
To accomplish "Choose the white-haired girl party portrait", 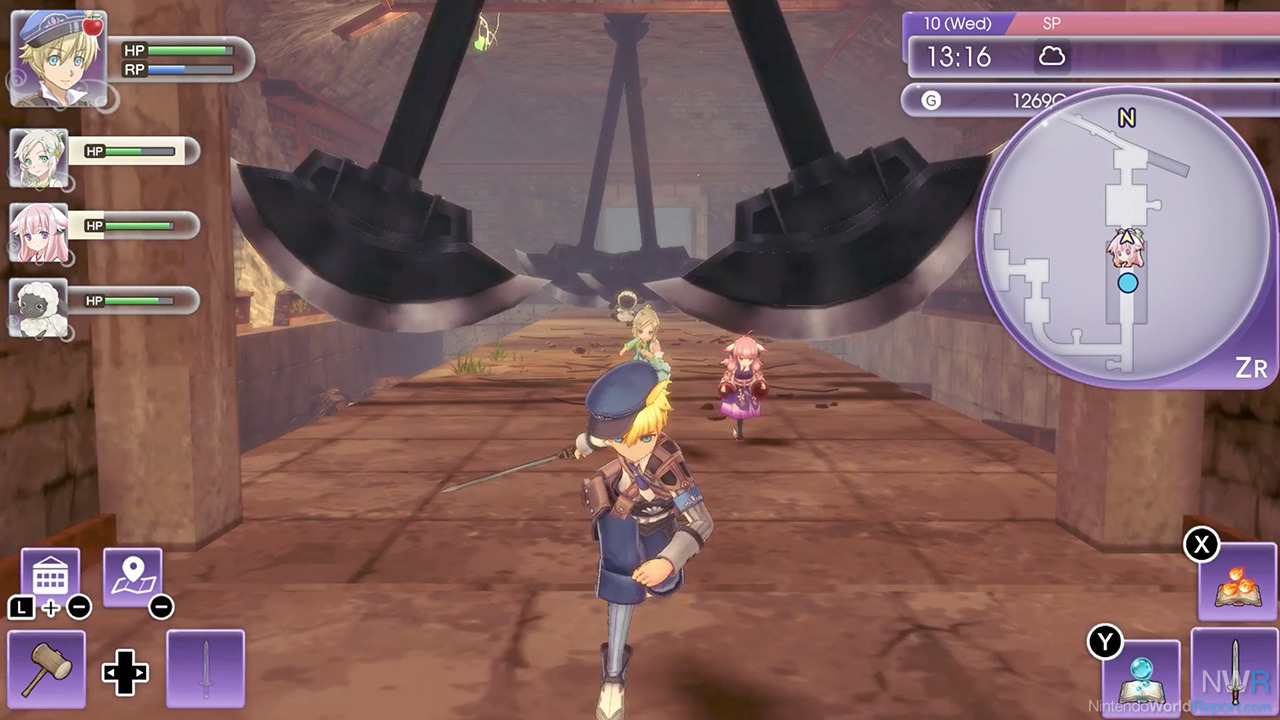I will point(40,157).
